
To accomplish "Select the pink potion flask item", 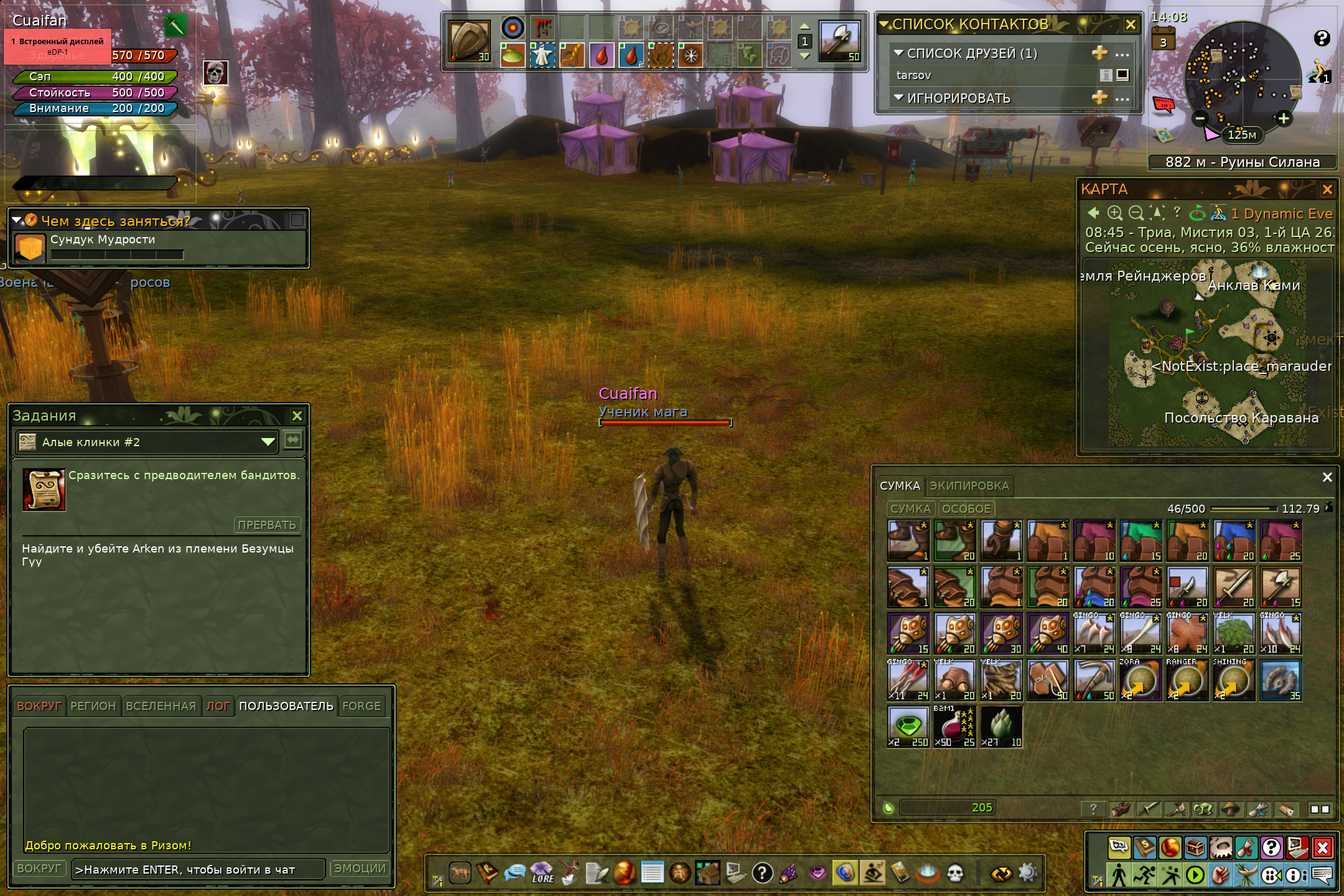I will [x=954, y=726].
